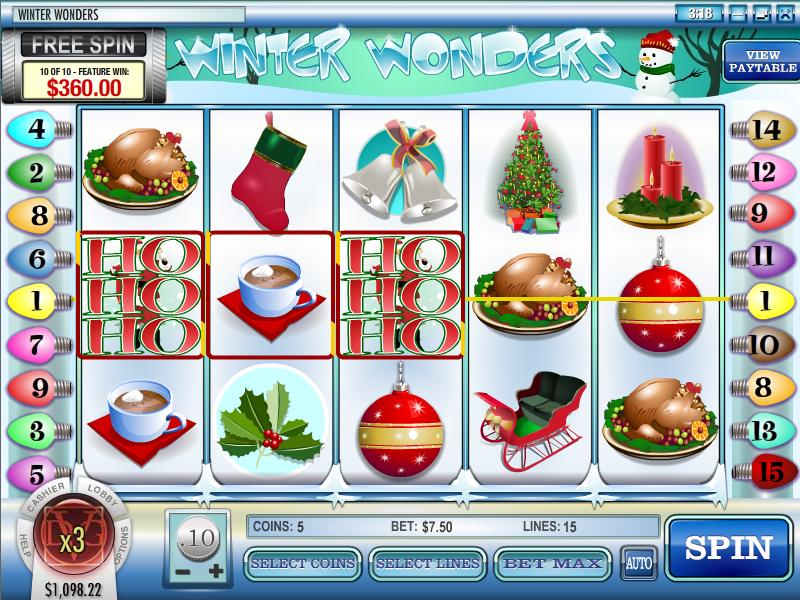Toggle the Auto spin button
Image resolution: width=800 pixels, height=600 pixels.
(x=638, y=563)
